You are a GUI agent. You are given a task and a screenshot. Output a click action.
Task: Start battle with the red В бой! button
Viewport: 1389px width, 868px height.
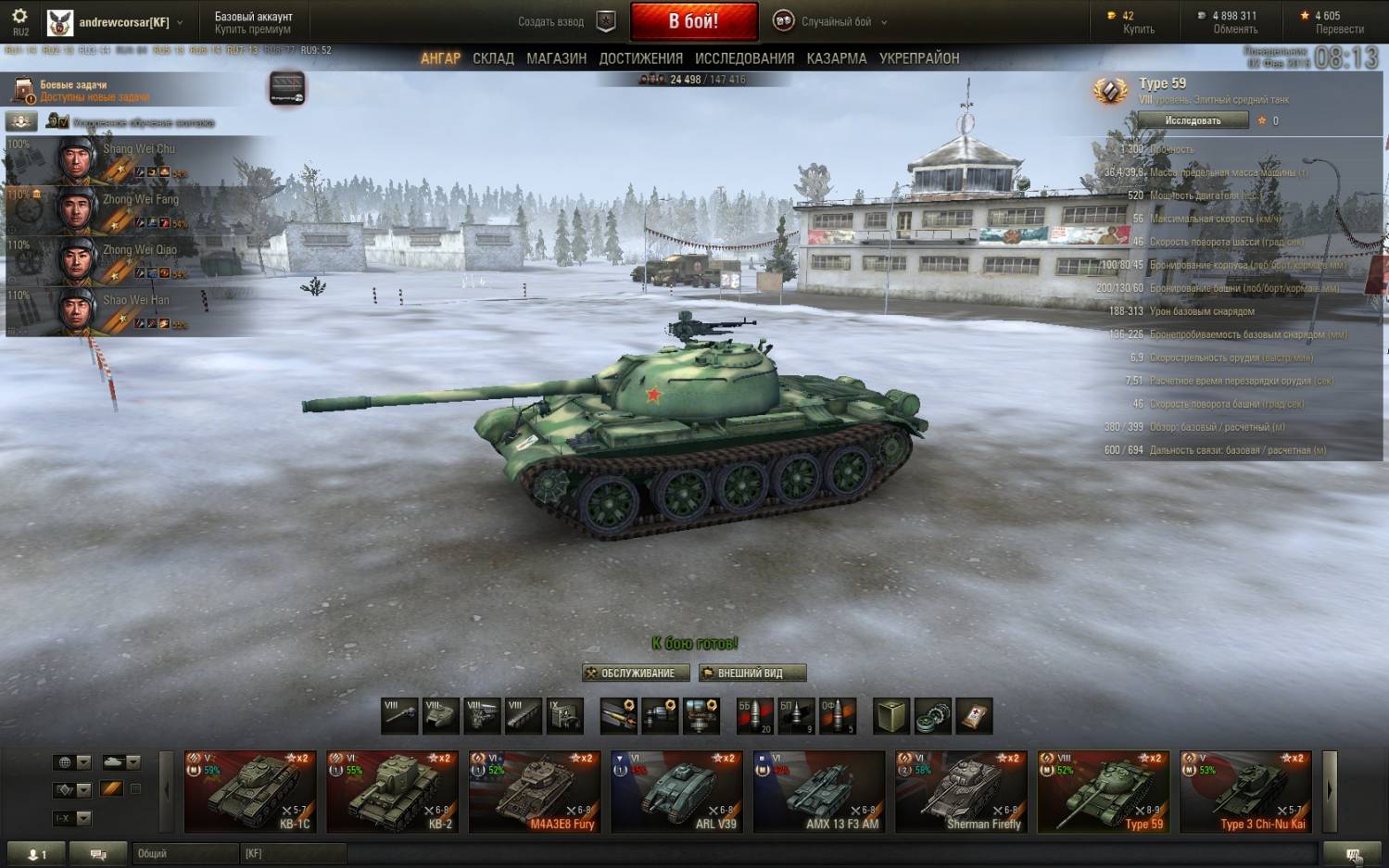click(693, 21)
